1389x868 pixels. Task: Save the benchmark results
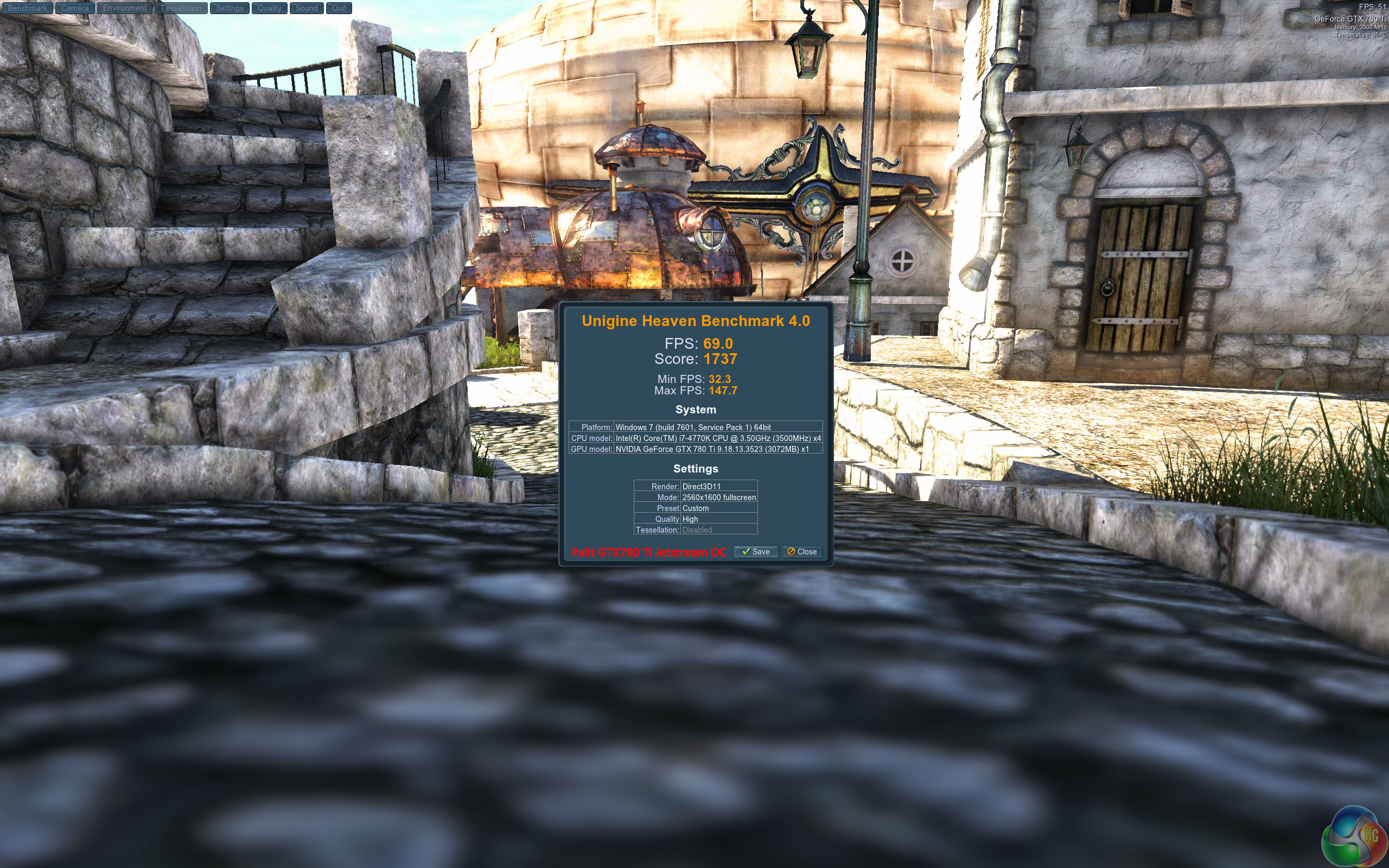tap(755, 552)
